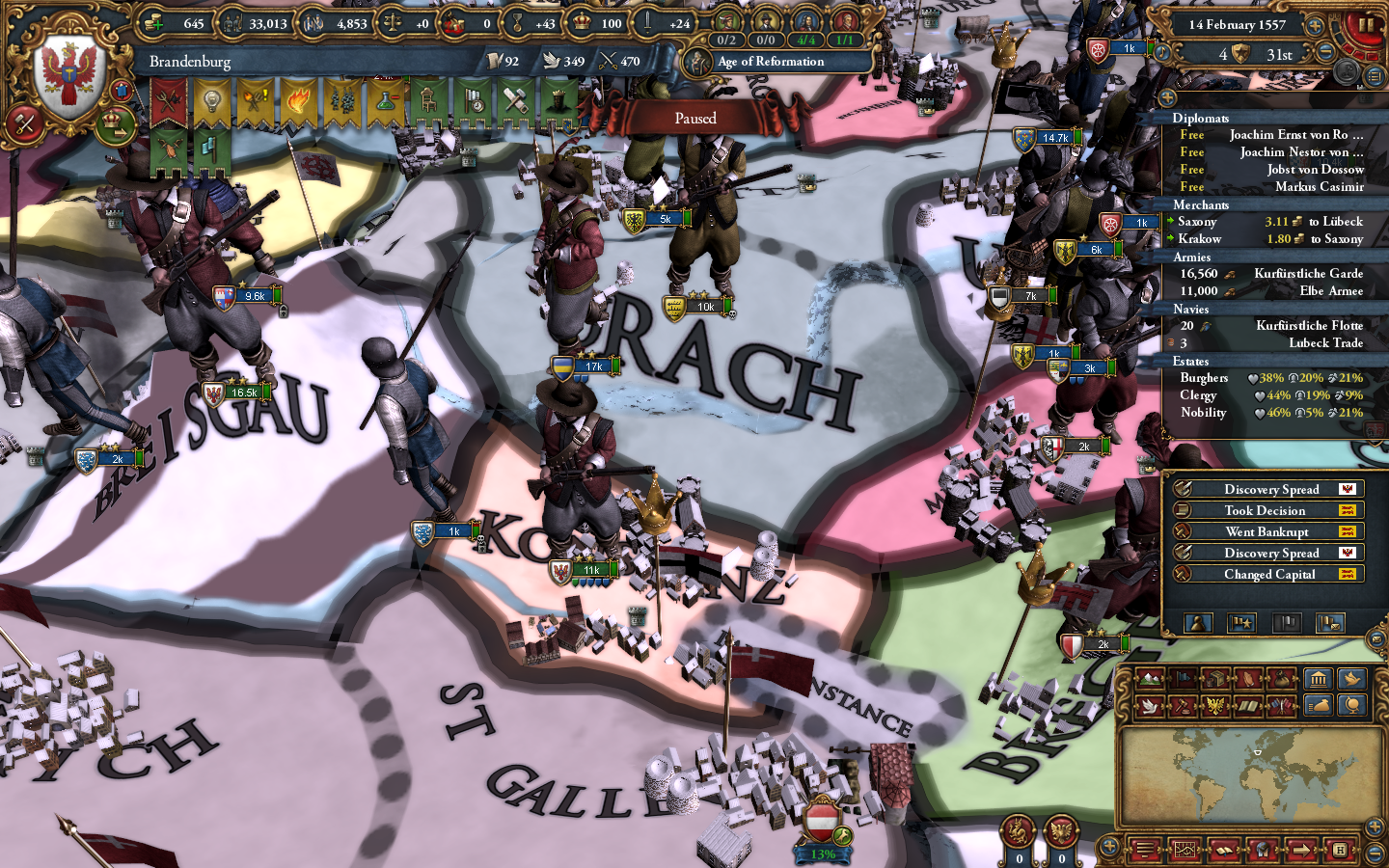Open the Went Bankrupt notification
This screenshot has height=868, width=1389.
[1267, 531]
